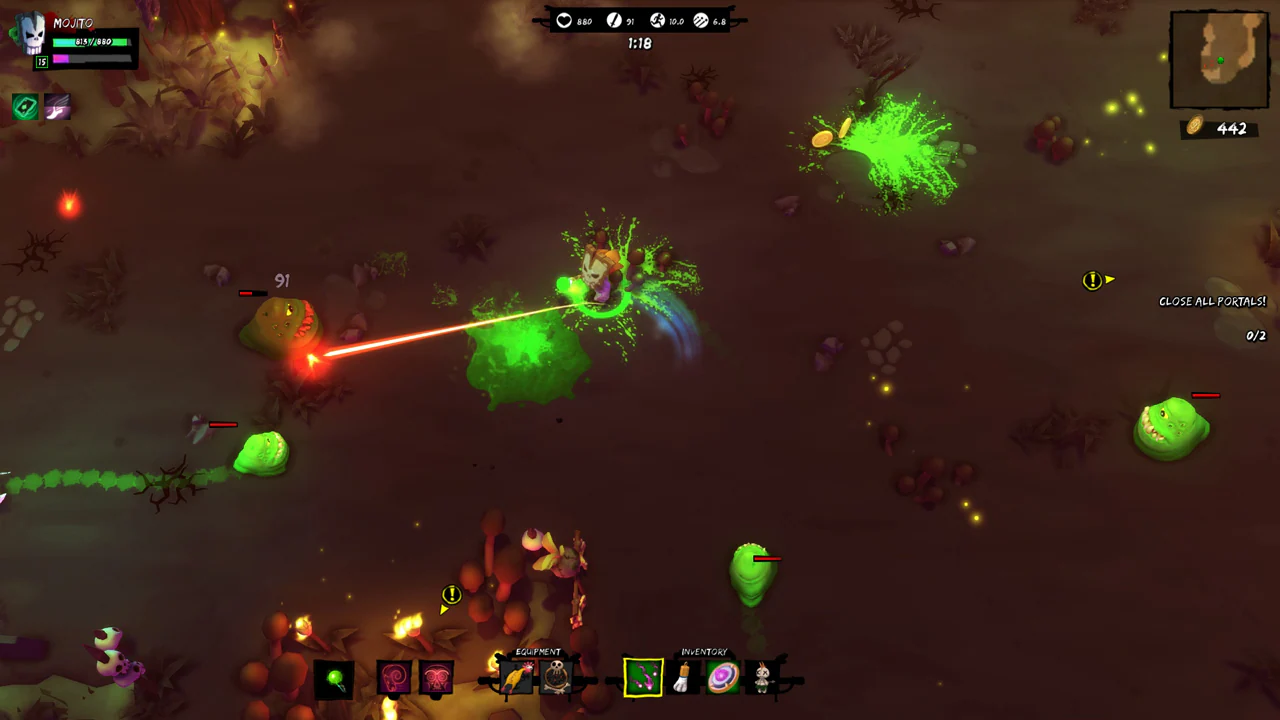The height and width of the screenshot is (720, 1280).
Task: Toggle the highlighted tentacle inventory slot
Action: tap(642, 677)
